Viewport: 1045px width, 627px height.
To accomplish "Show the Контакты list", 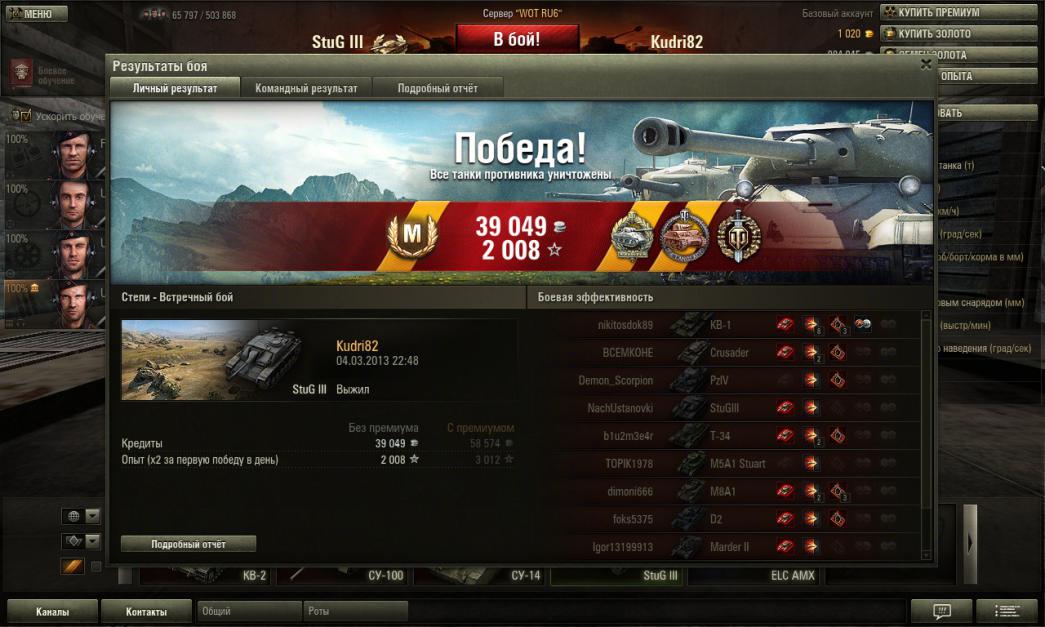I will (146, 611).
